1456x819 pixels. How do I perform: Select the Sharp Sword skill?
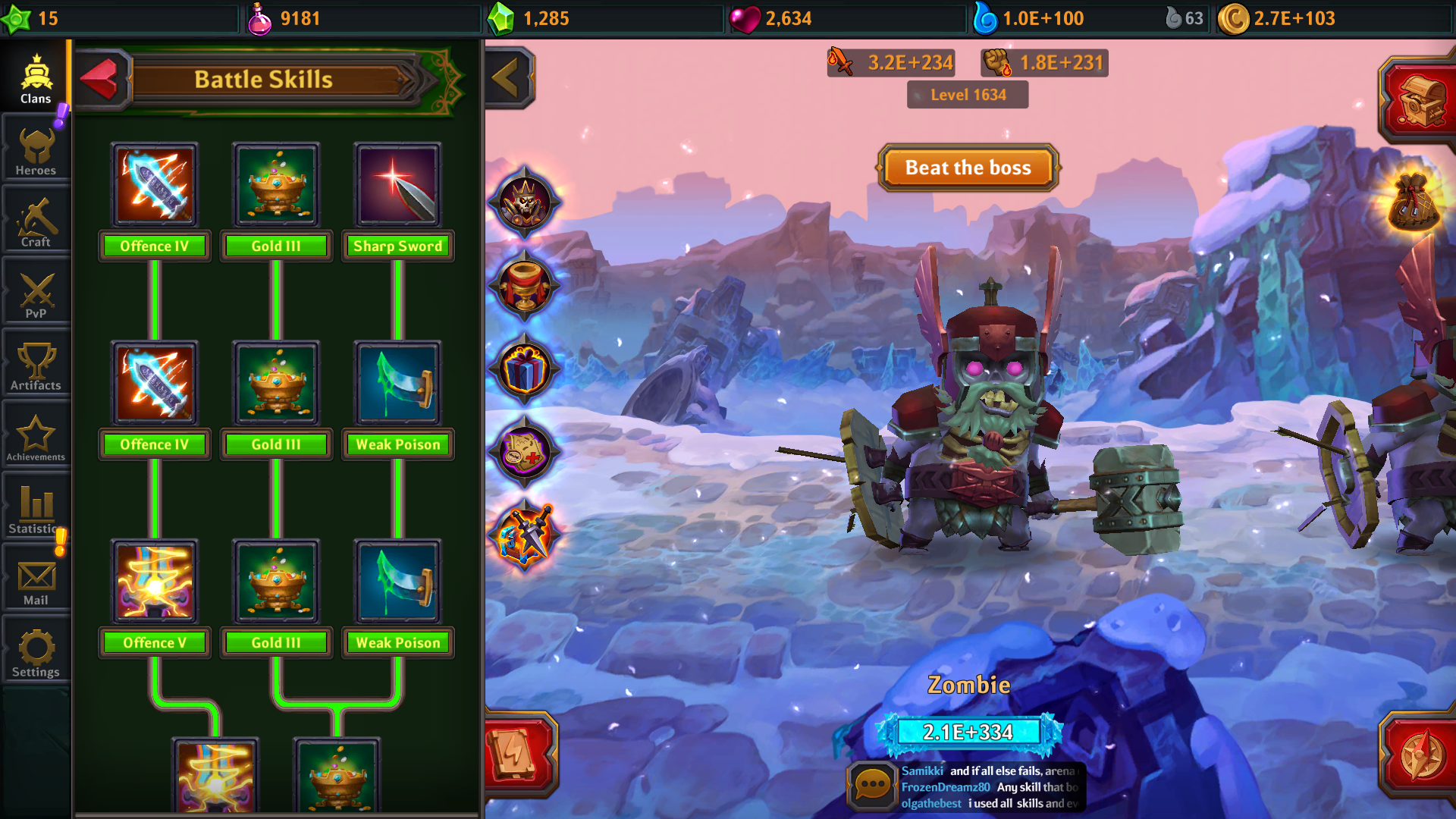point(397,186)
